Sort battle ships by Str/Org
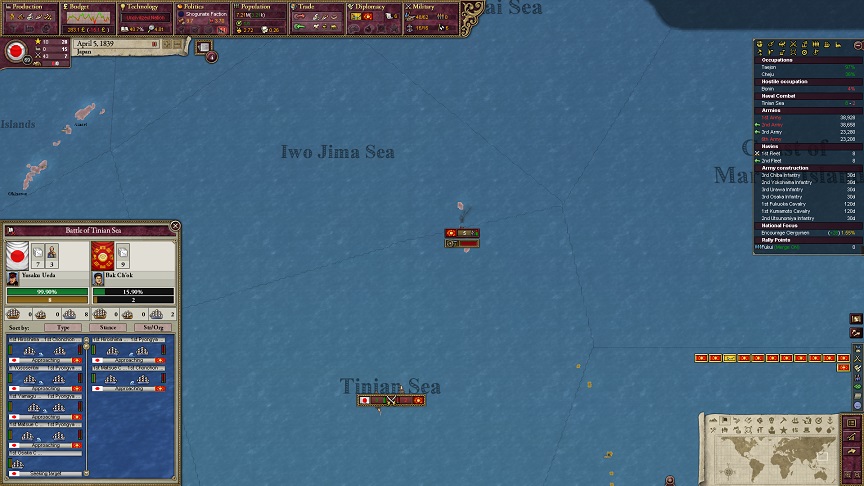Viewport: 864px width, 486px height. click(152, 327)
